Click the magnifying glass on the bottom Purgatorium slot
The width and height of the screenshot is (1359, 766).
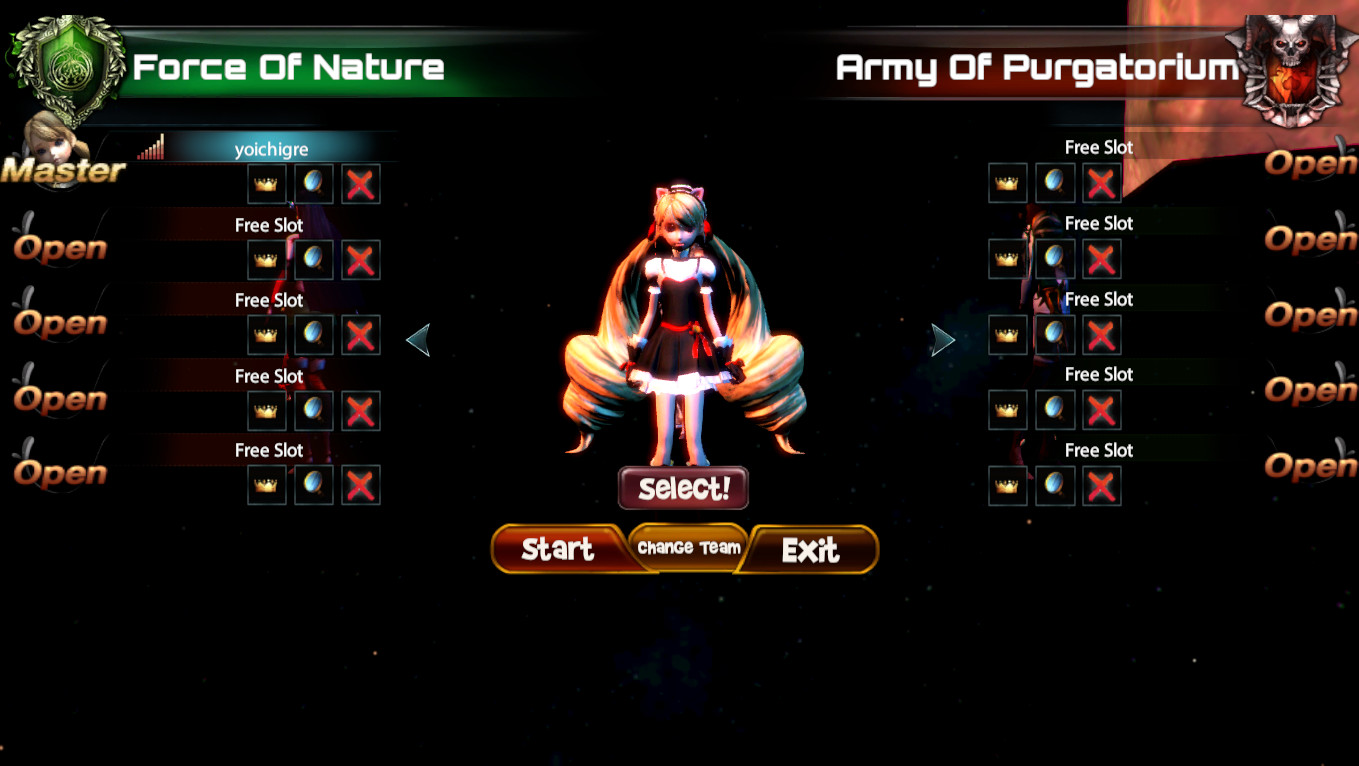click(1054, 485)
